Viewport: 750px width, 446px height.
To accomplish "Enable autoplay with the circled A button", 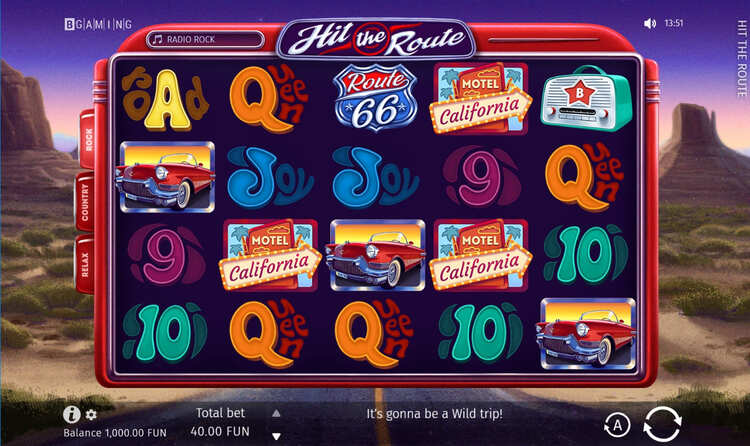I will pyautogui.click(x=617, y=425).
